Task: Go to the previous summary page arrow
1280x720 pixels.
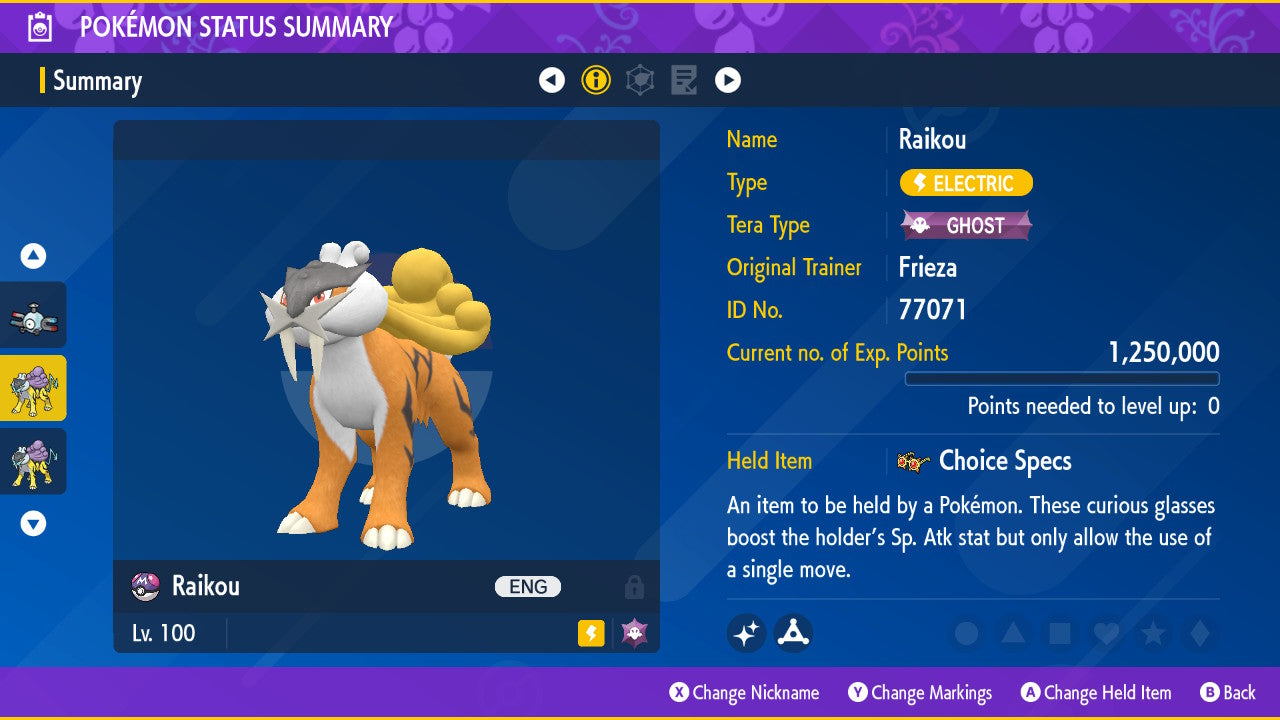Action: pyautogui.click(x=552, y=80)
